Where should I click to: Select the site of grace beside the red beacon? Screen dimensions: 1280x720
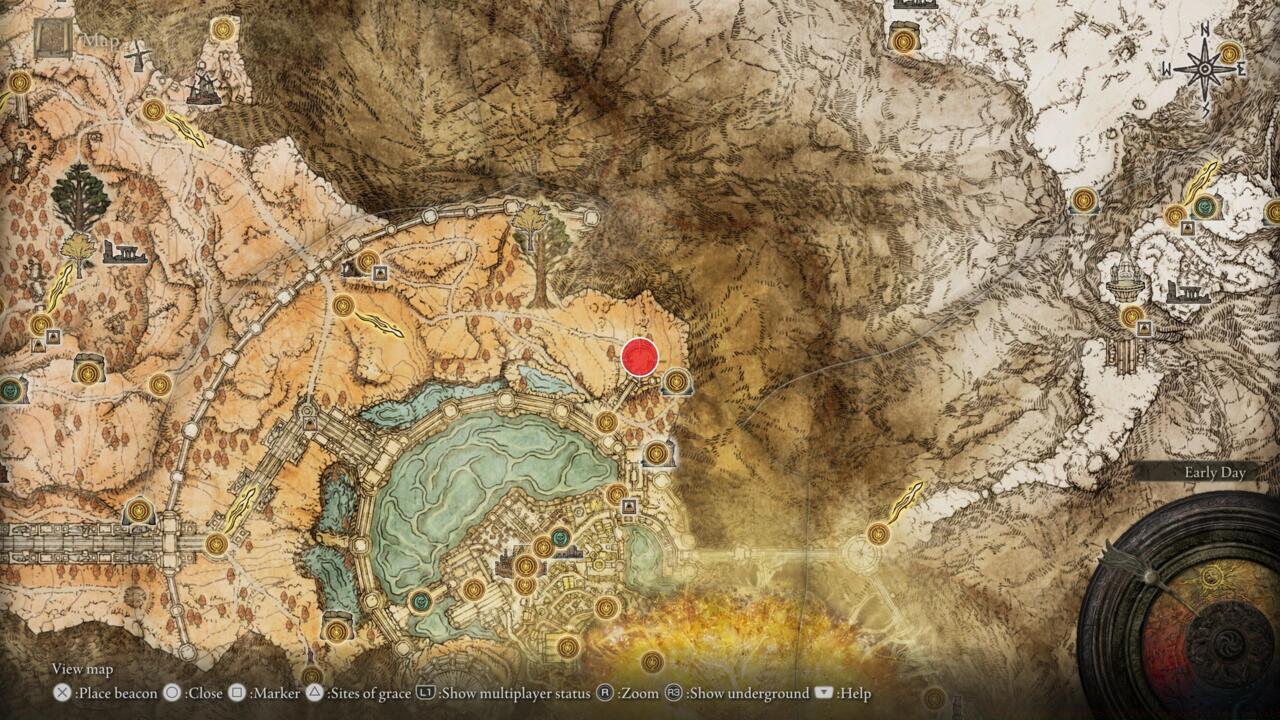[676, 381]
